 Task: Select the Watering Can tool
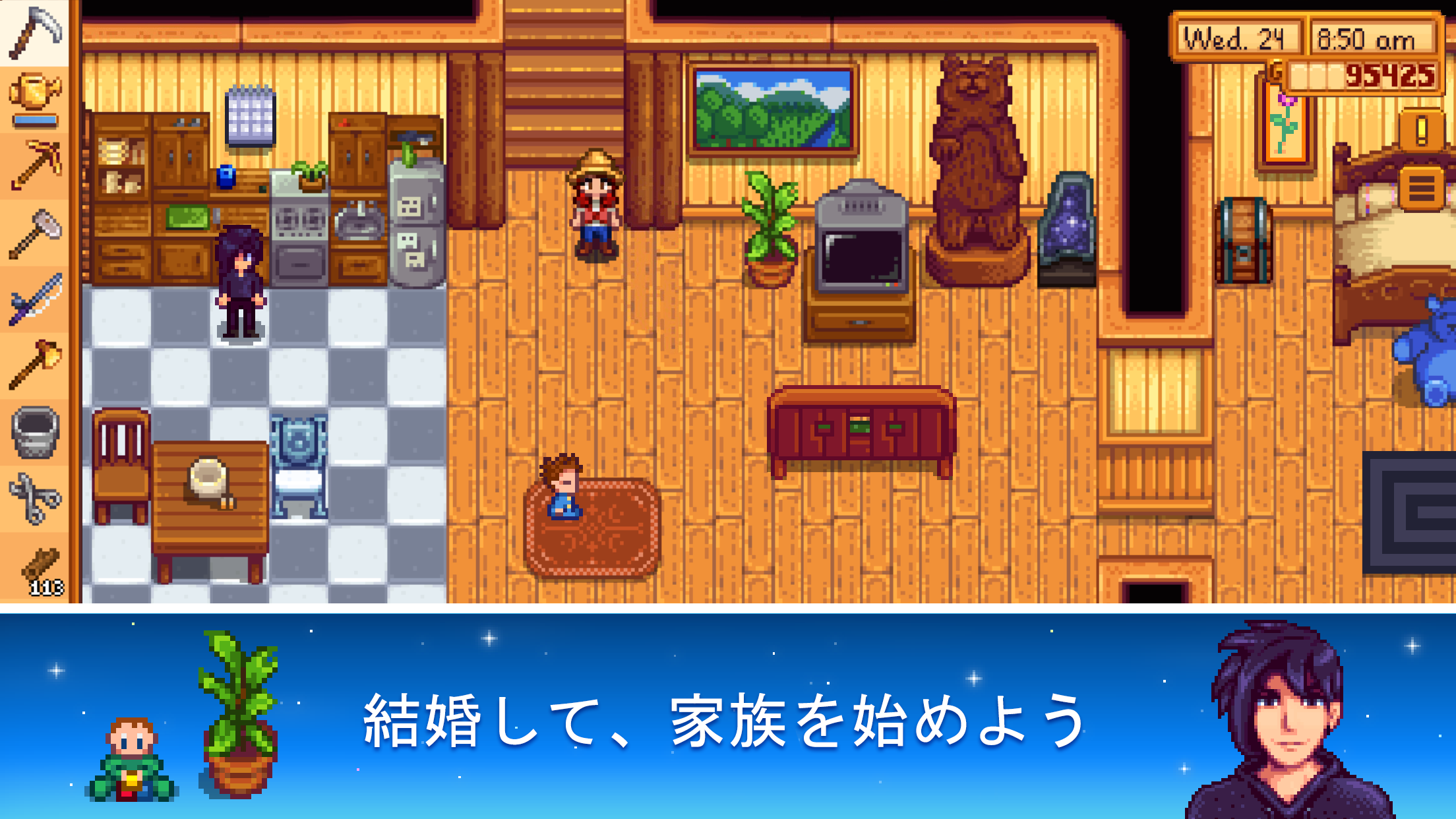click(36, 89)
